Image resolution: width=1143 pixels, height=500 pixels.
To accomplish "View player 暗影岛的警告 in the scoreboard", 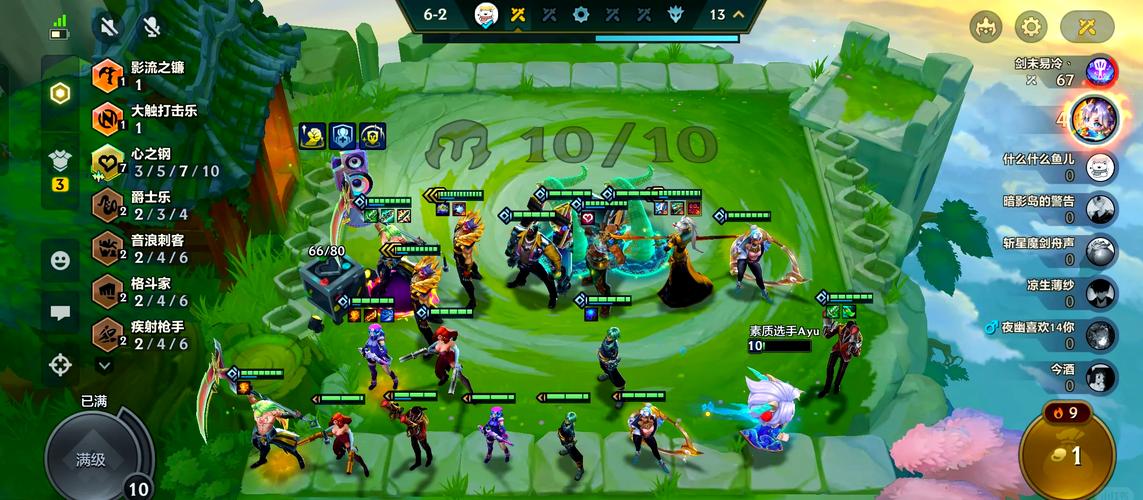I will click(1060, 208).
